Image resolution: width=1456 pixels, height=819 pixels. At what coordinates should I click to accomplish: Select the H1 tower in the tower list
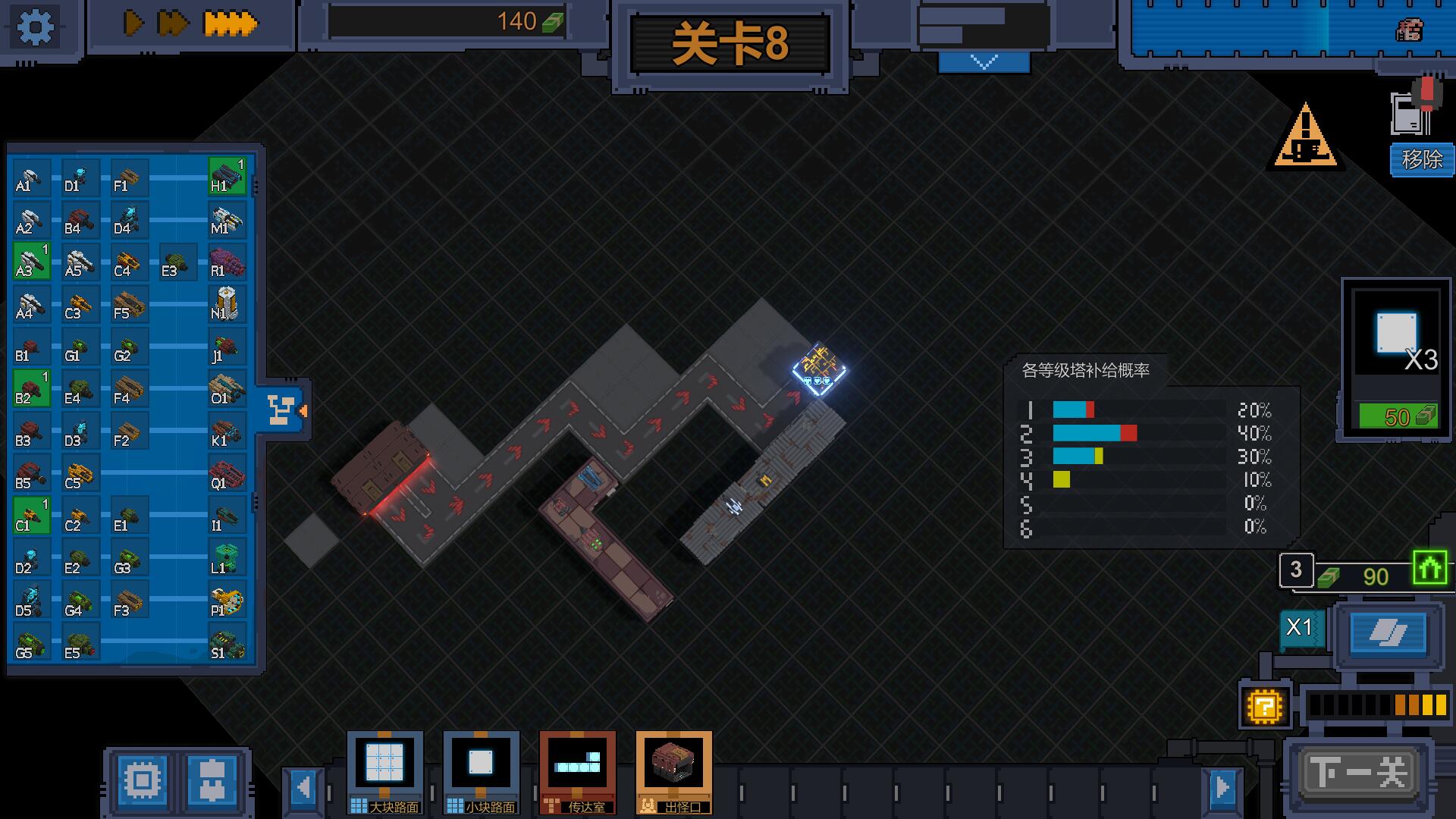coord(227,176)
